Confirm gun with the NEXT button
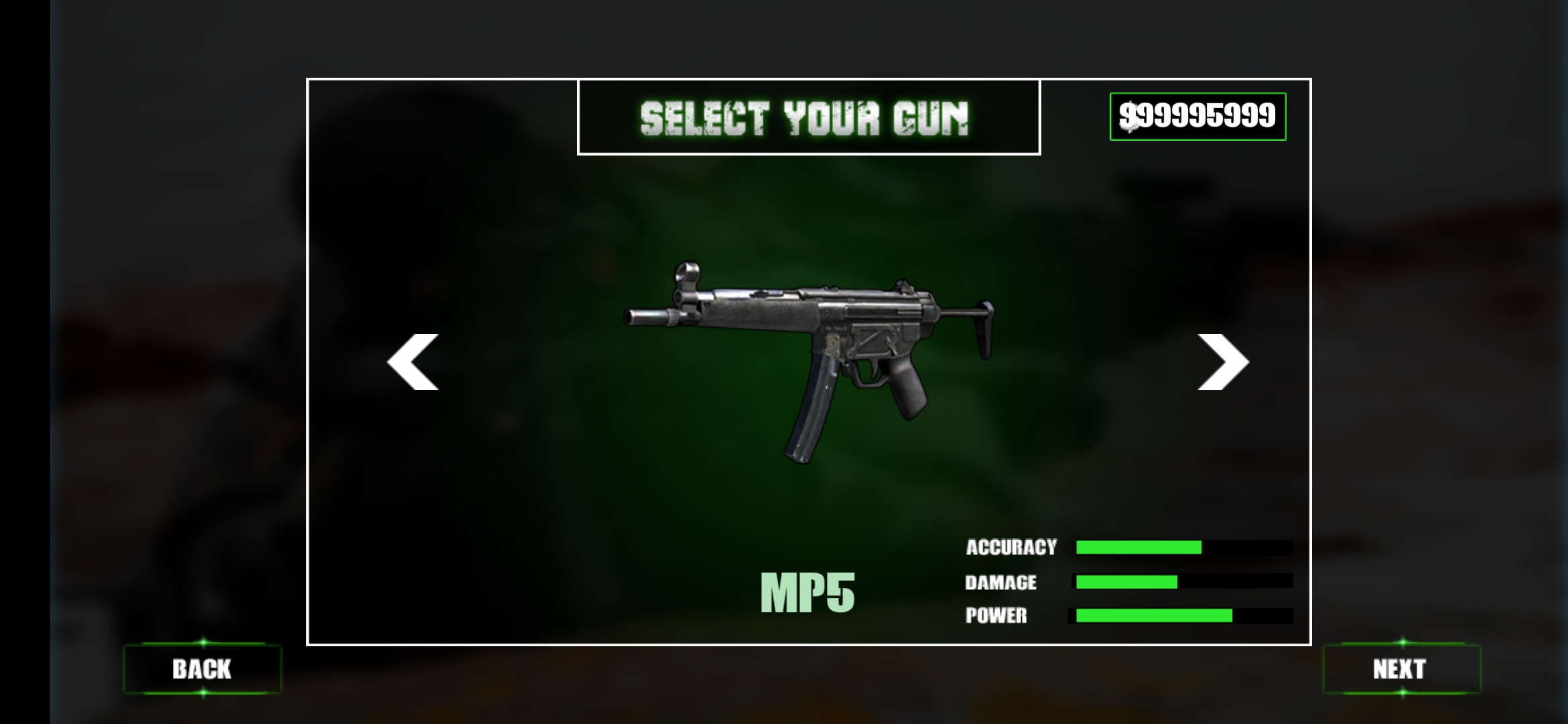Viewport: 1568px width, 724px height. click(1401, 669)
